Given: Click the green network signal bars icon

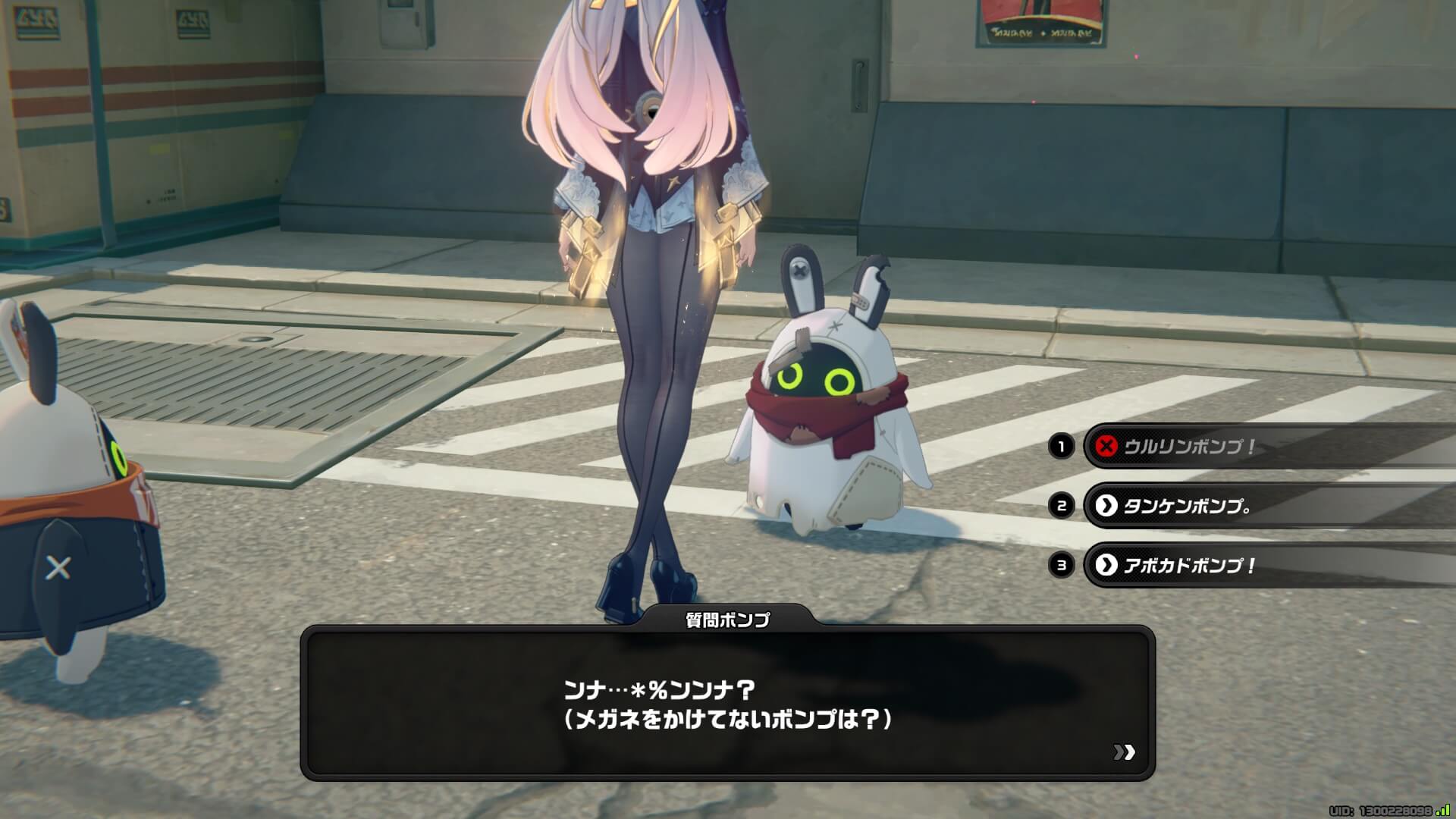Looking at the screenshot, I should pyautogui.click(x=1445, y=809).
